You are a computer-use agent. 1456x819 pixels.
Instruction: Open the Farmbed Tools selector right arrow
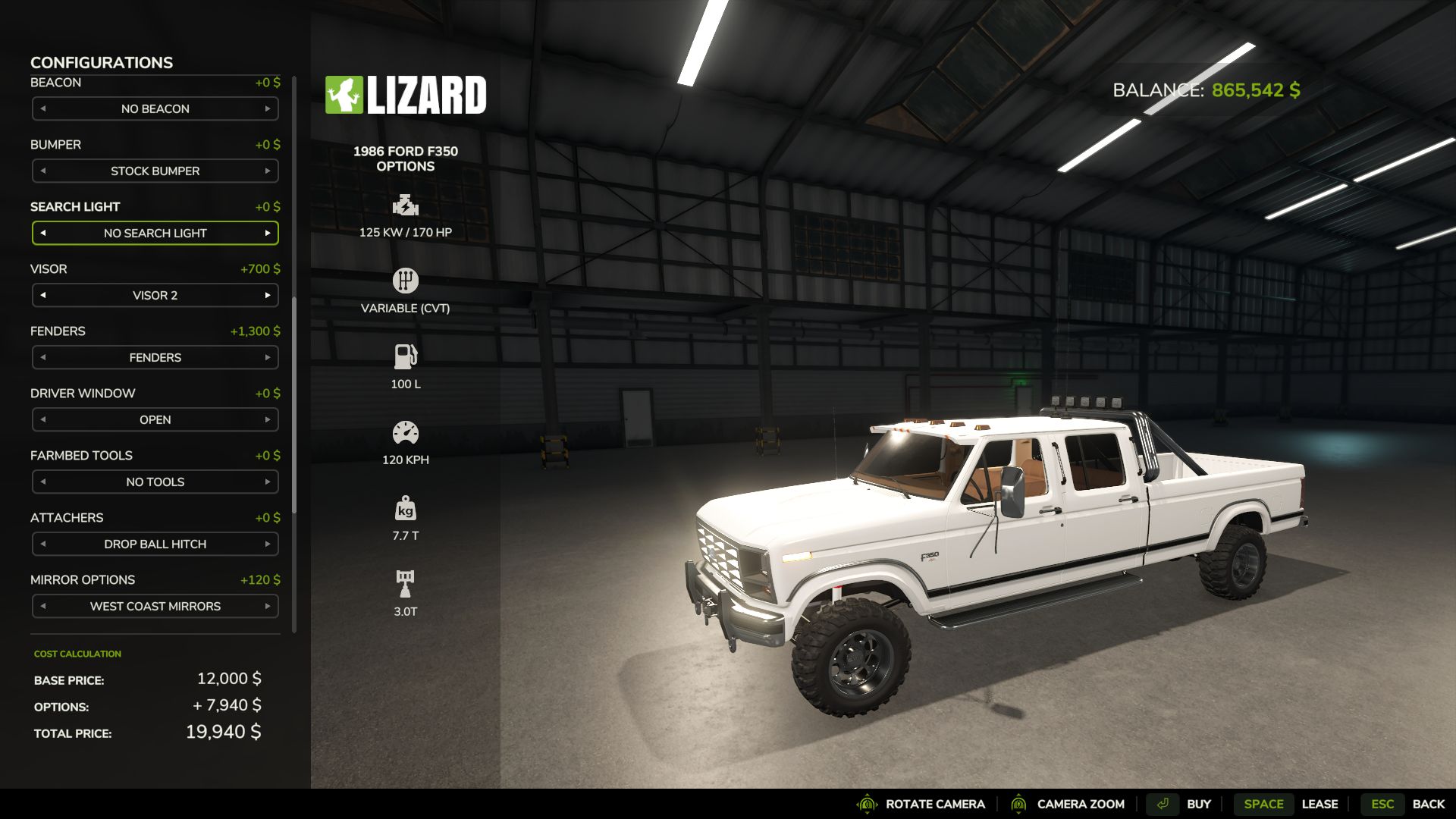(269, 482)
